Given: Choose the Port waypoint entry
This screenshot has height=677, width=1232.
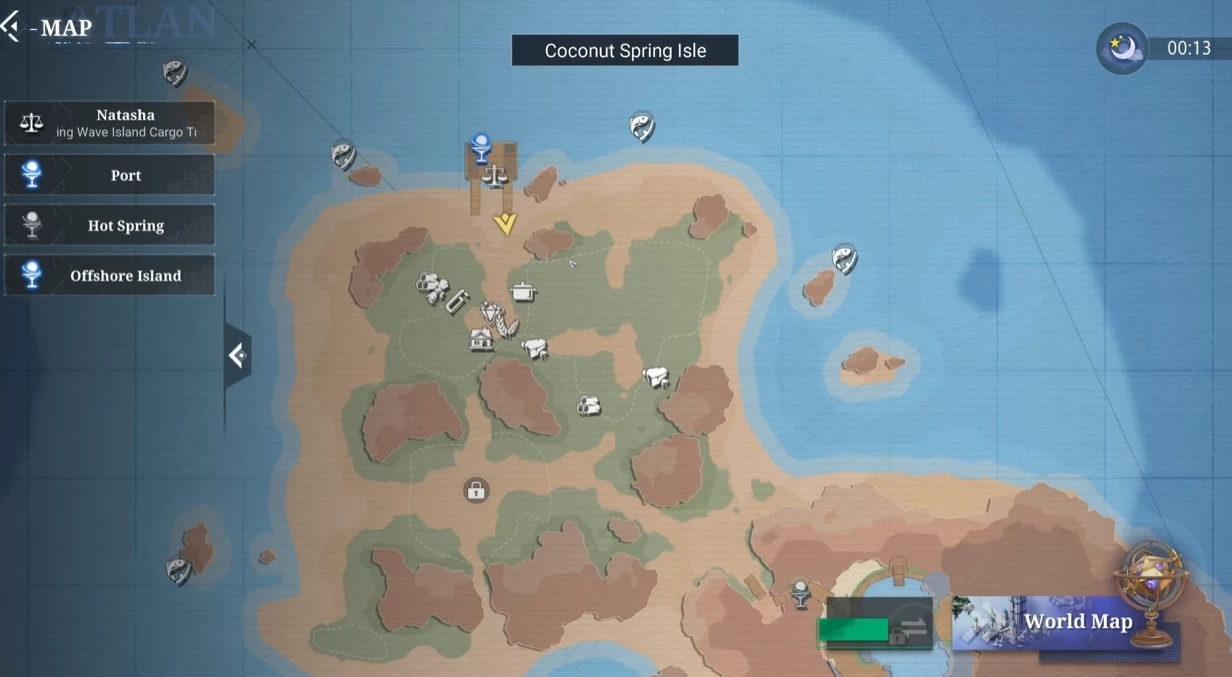Looking at the screenshot, I should coord(109,175).
